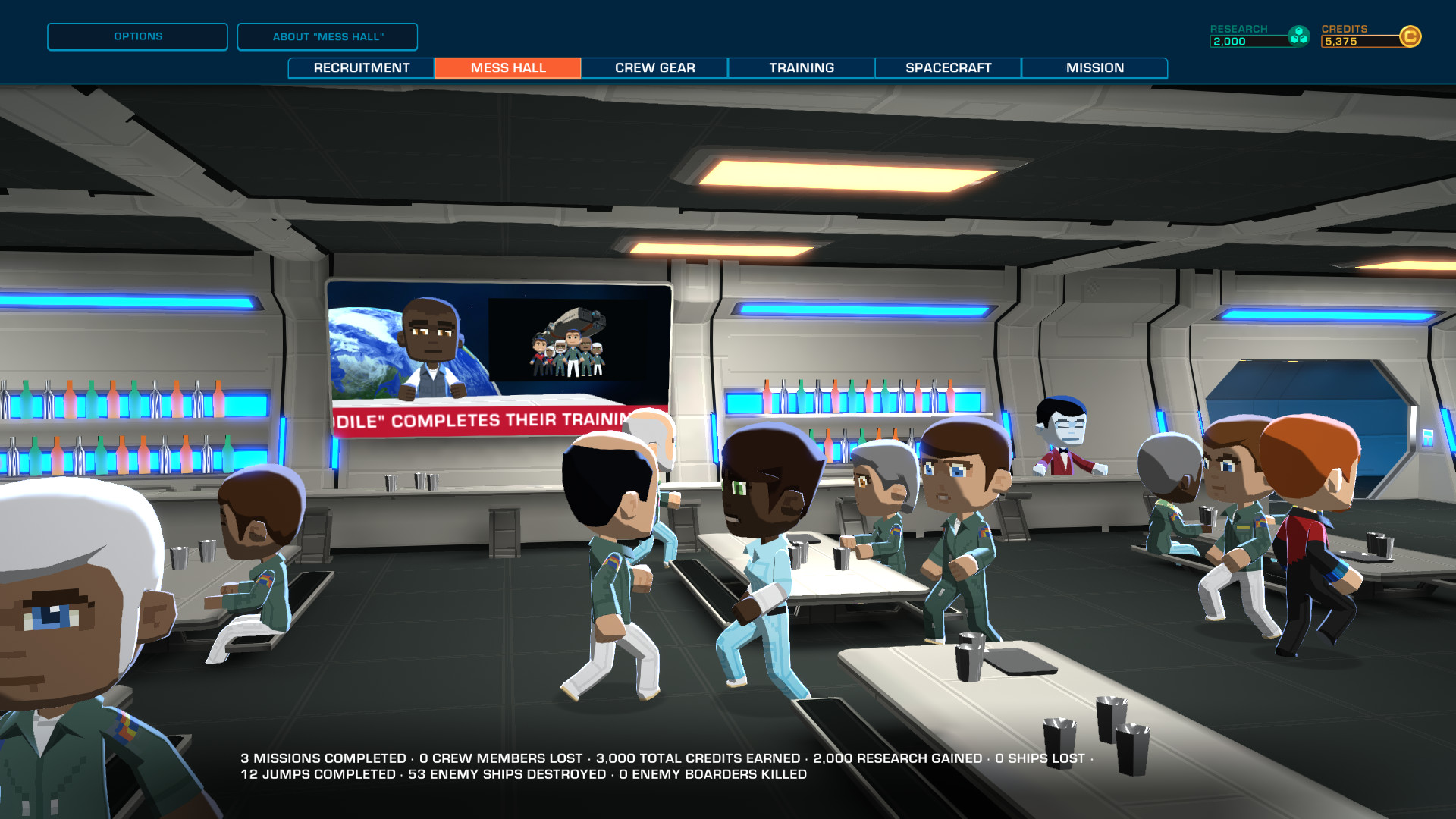This screenshot has width=1456, height=819.
Task: Open the Options menu
Action: [x=137, y=36]
